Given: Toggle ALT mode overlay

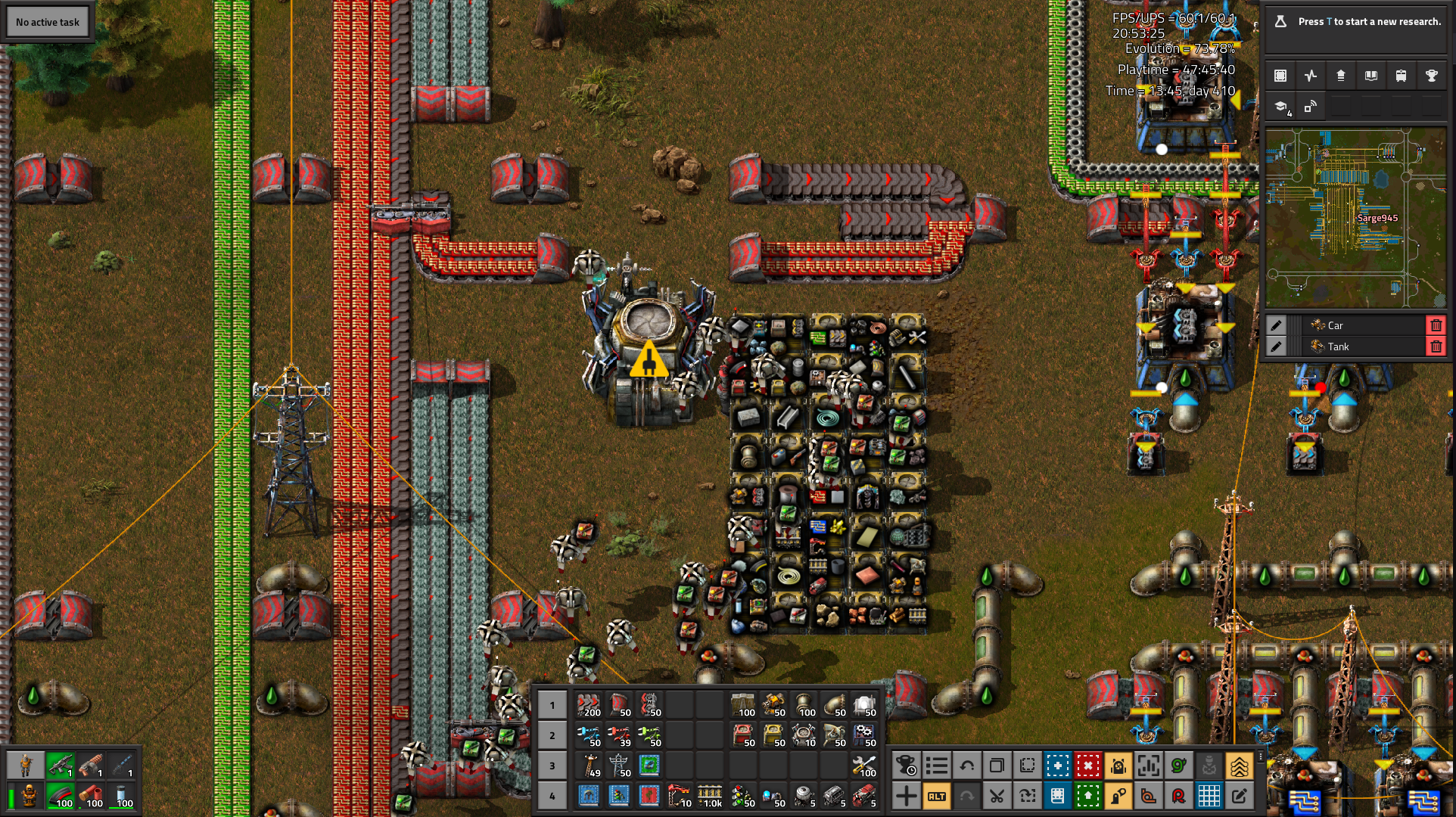Looking at the screenshot, I should (937, 796).
